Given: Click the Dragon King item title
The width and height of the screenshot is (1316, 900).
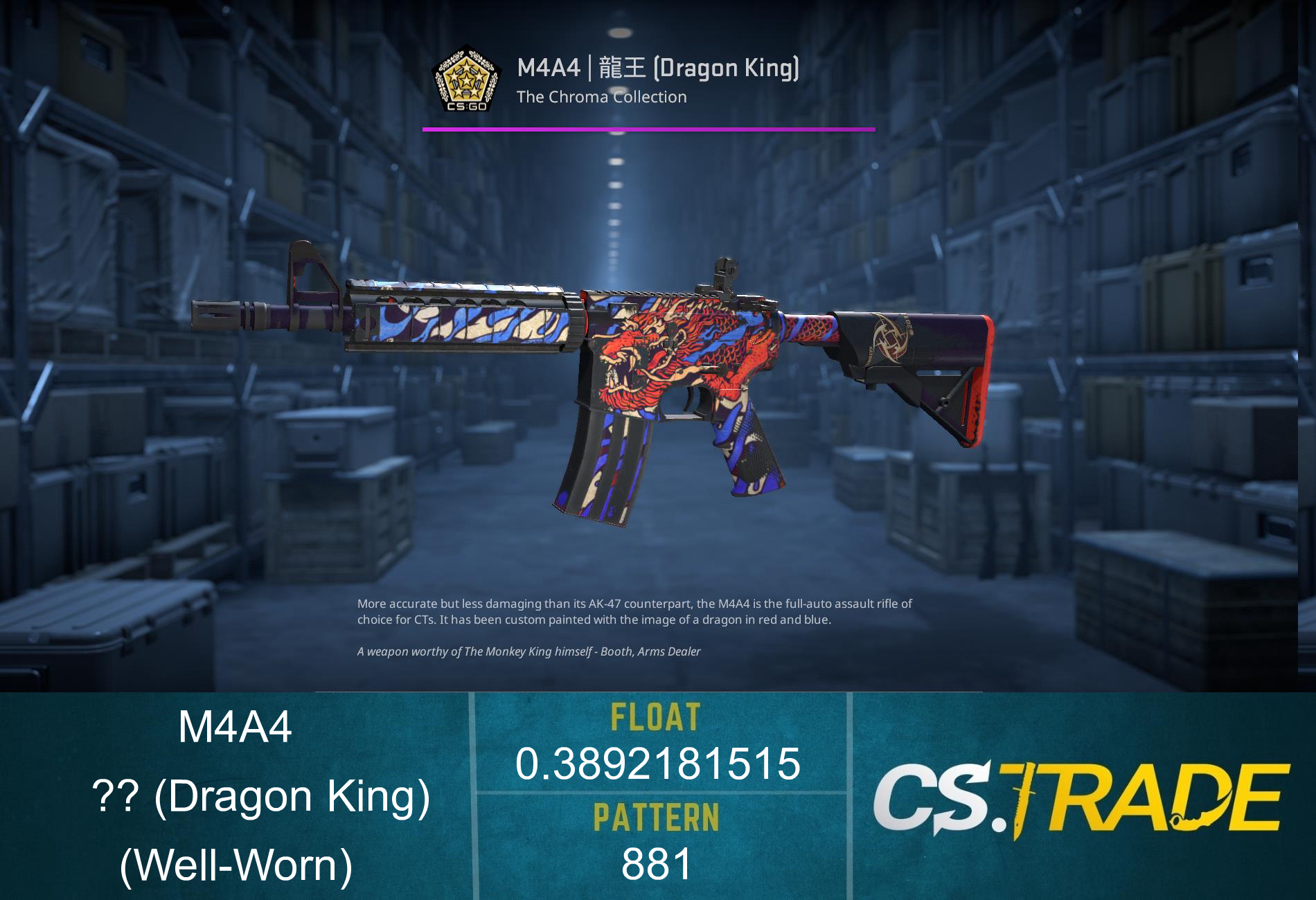Looking at the screenshot, I should click(658, 69).
